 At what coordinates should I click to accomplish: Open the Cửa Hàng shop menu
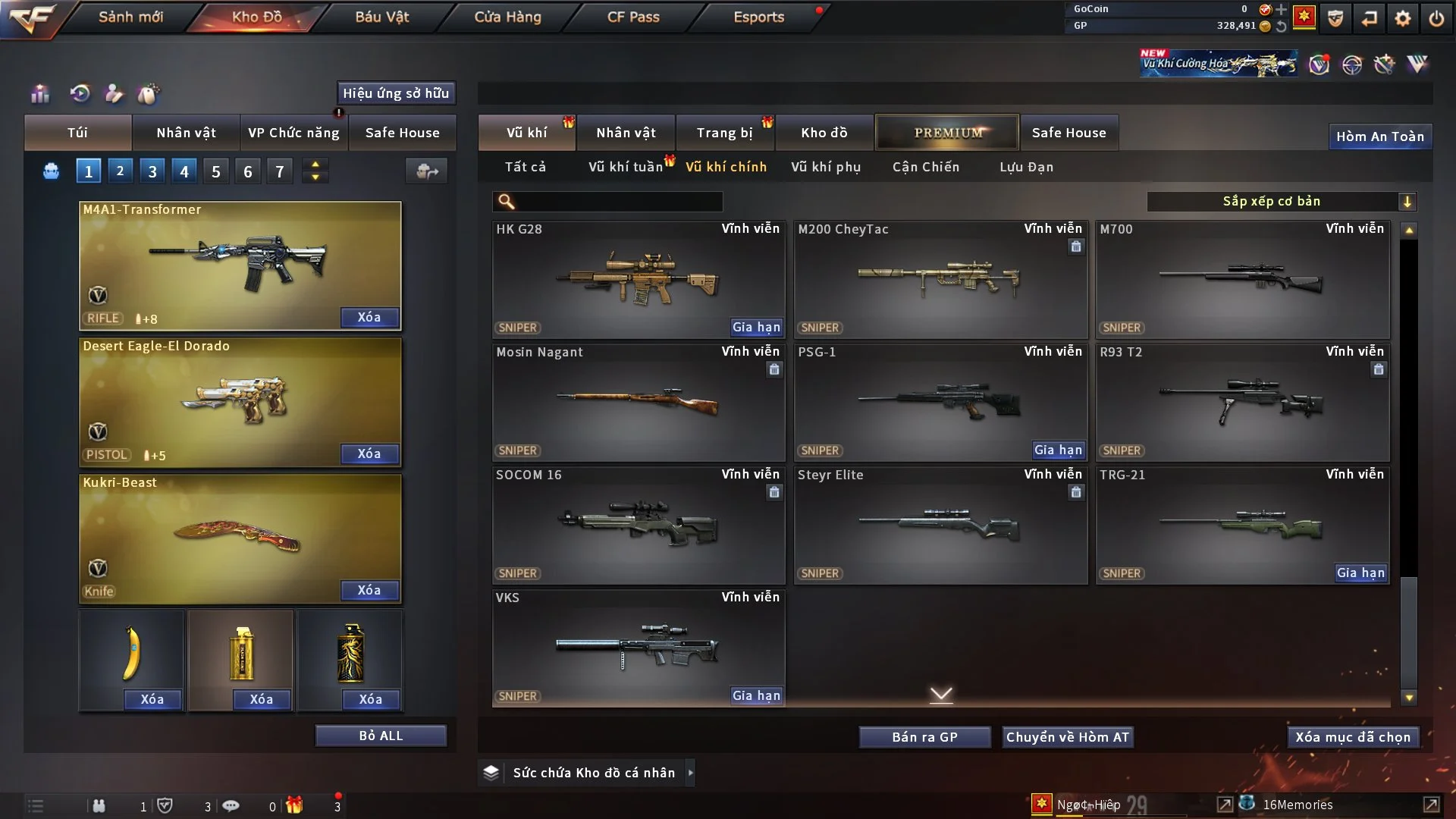[x=507, y=17]
